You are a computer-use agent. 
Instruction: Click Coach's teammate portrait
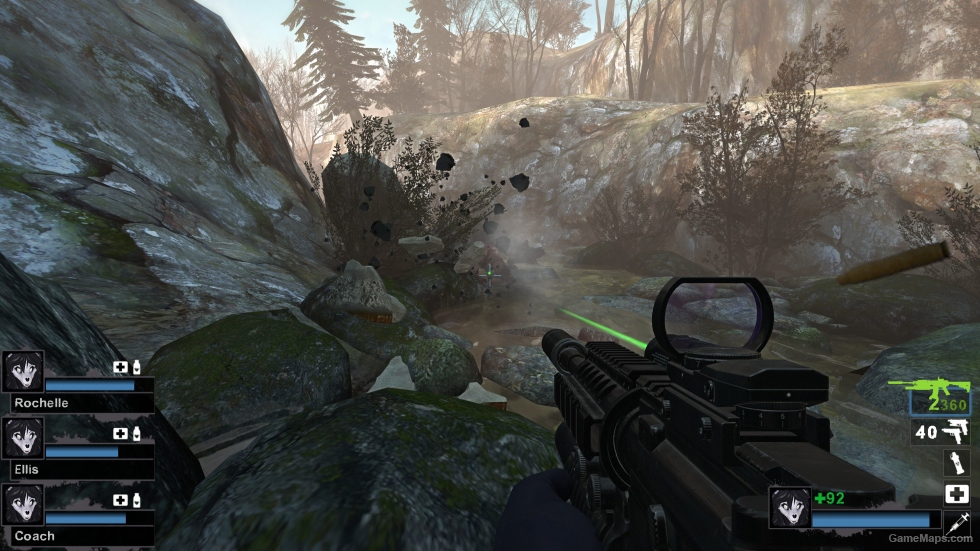(23, 505)
